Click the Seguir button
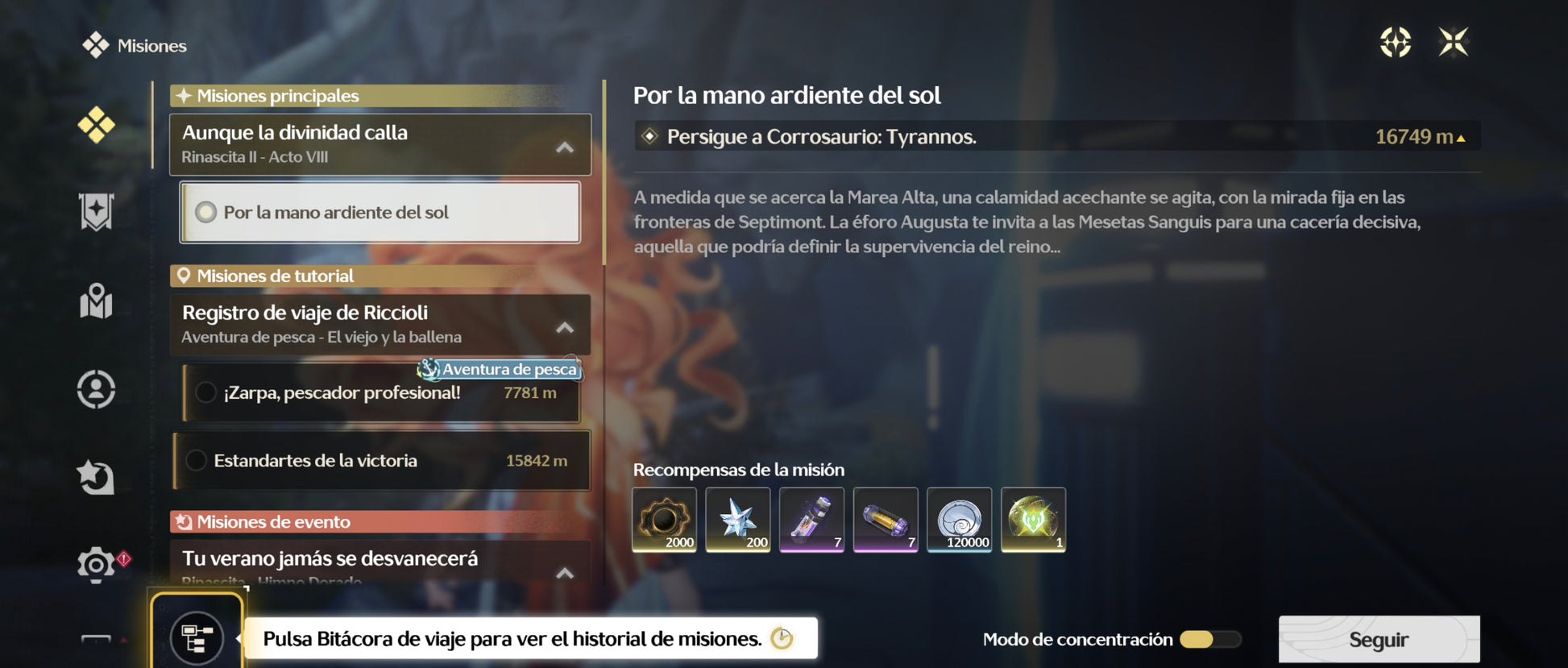 coord(1379,640)
